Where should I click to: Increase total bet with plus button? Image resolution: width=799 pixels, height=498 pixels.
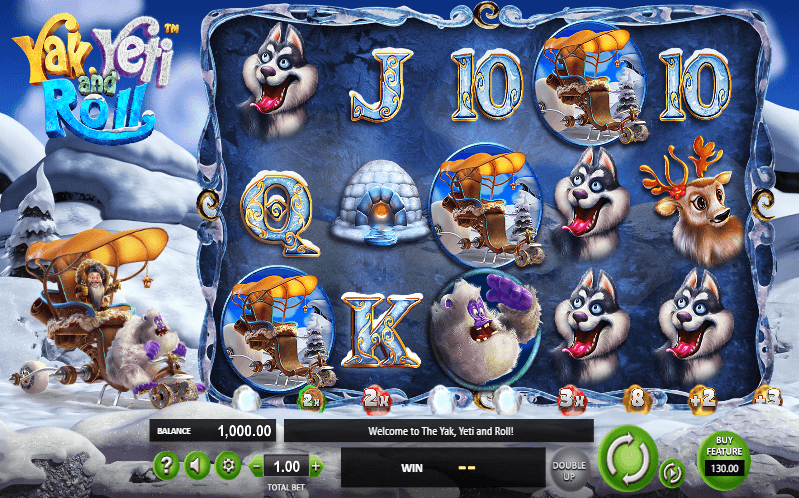pyautogui.click(x=316, y=466)
